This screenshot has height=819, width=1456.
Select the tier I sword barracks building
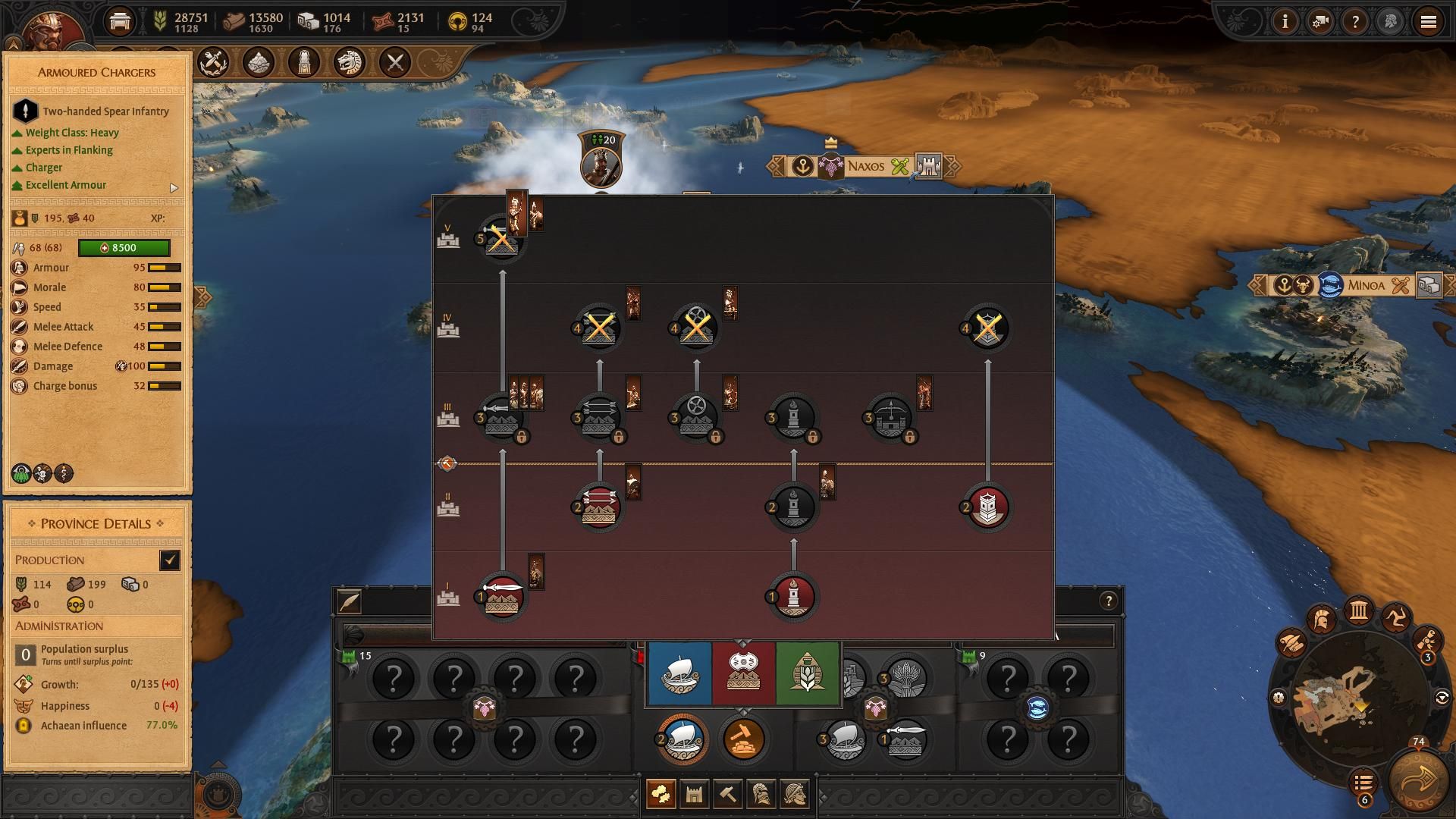coord(502,597)
